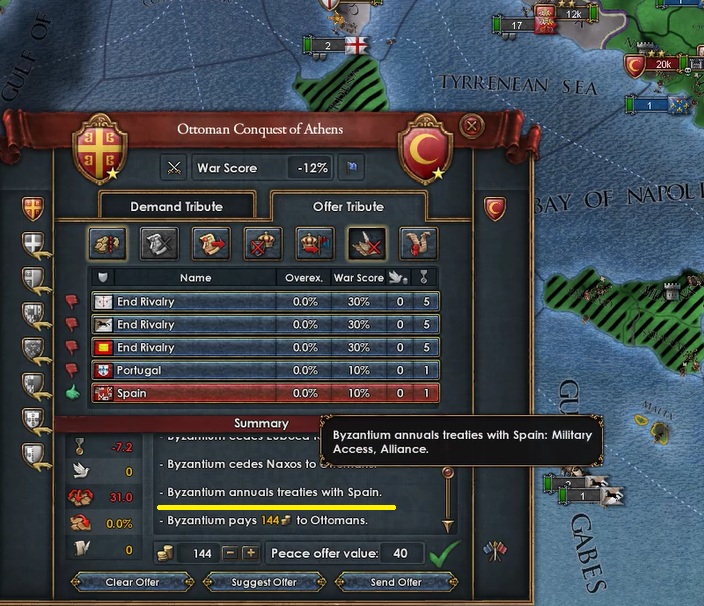Decrease gold payment with the minus button
Screen dimensions: 704x606
coord(229,553)
